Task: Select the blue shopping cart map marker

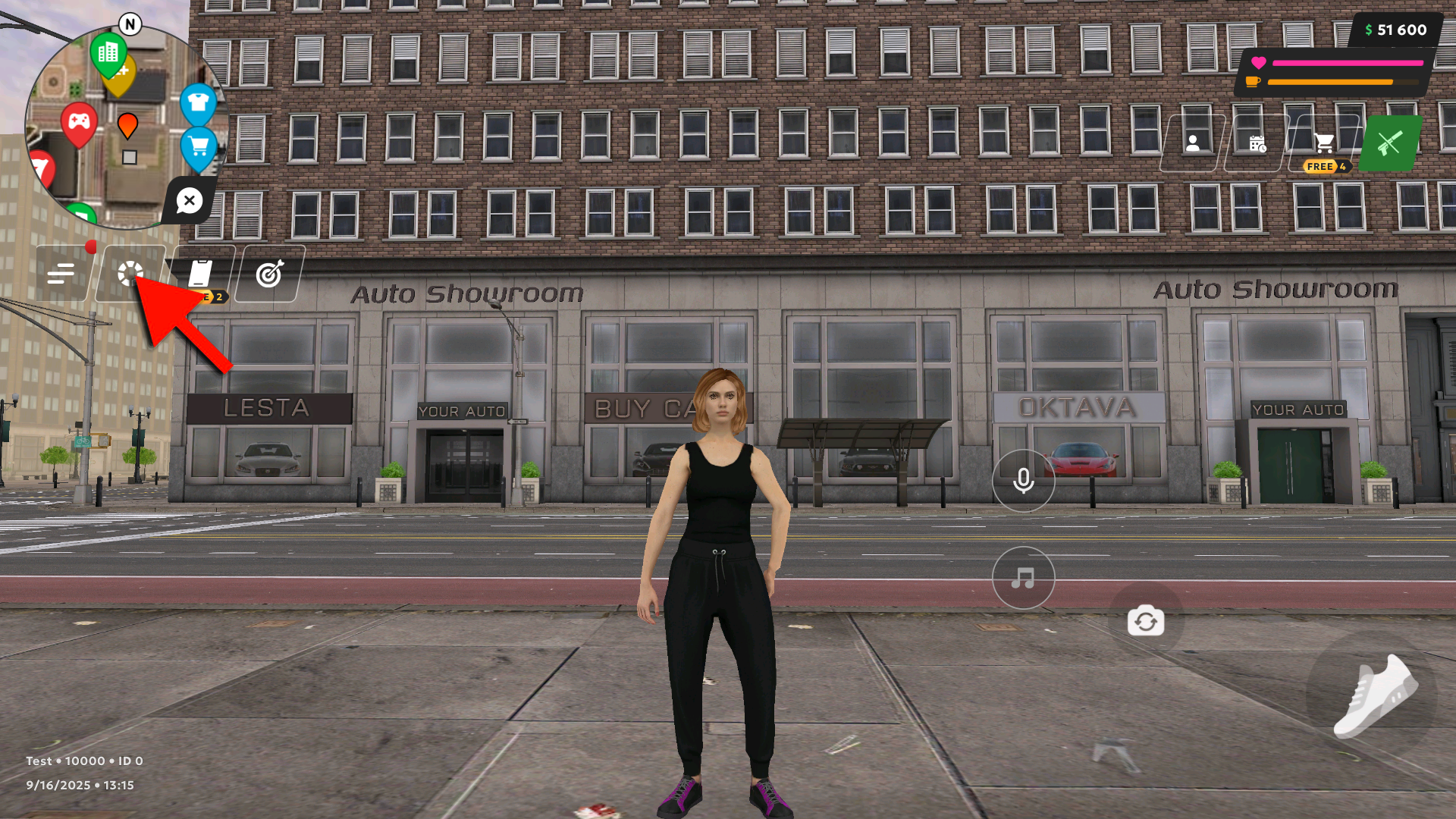Action: coord(199,146)
